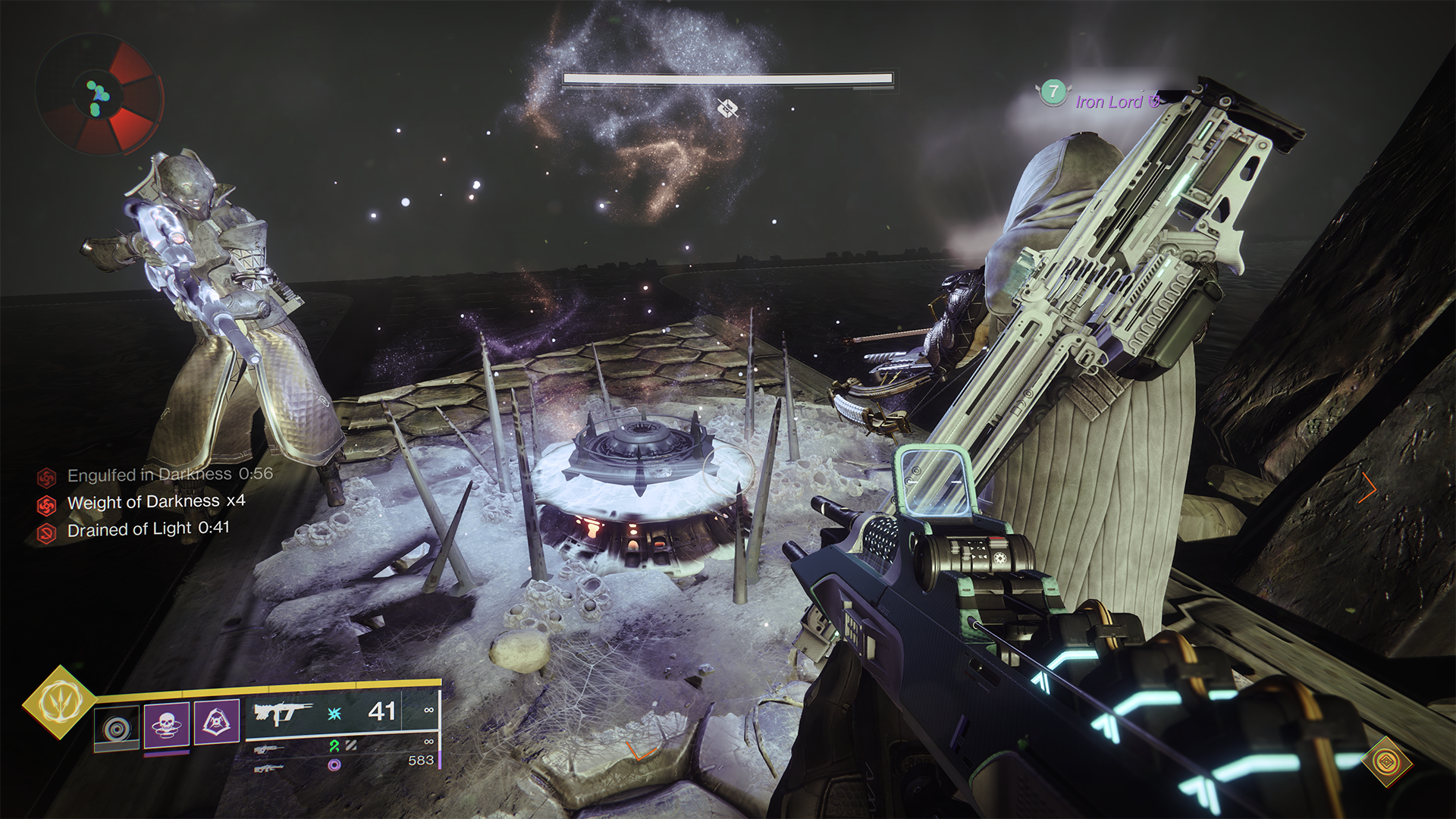Click the Vortex grenade ability icon
Image resolution: width=1456 pixels, height=819 pixels.
pos(115,726)
